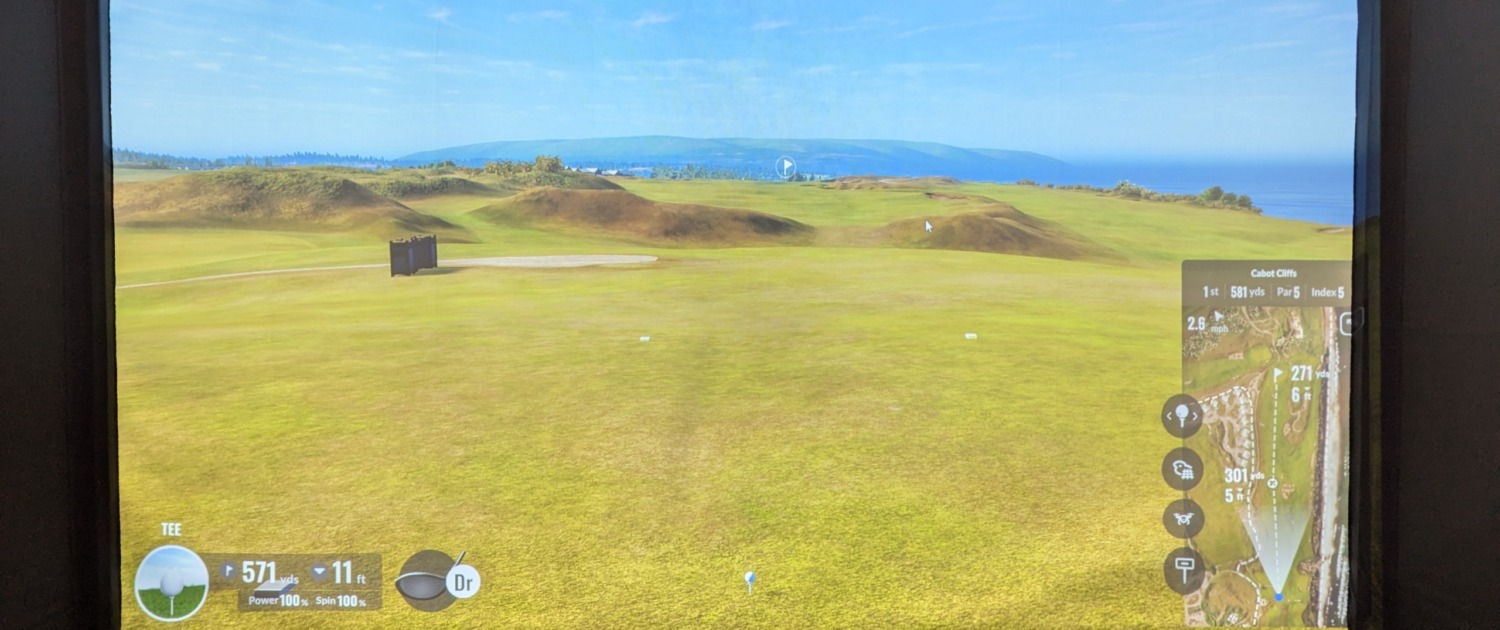Open the driver club selector
This screenshot has width=1500, height=630.
pyautogui.click(x=438, y=580)
